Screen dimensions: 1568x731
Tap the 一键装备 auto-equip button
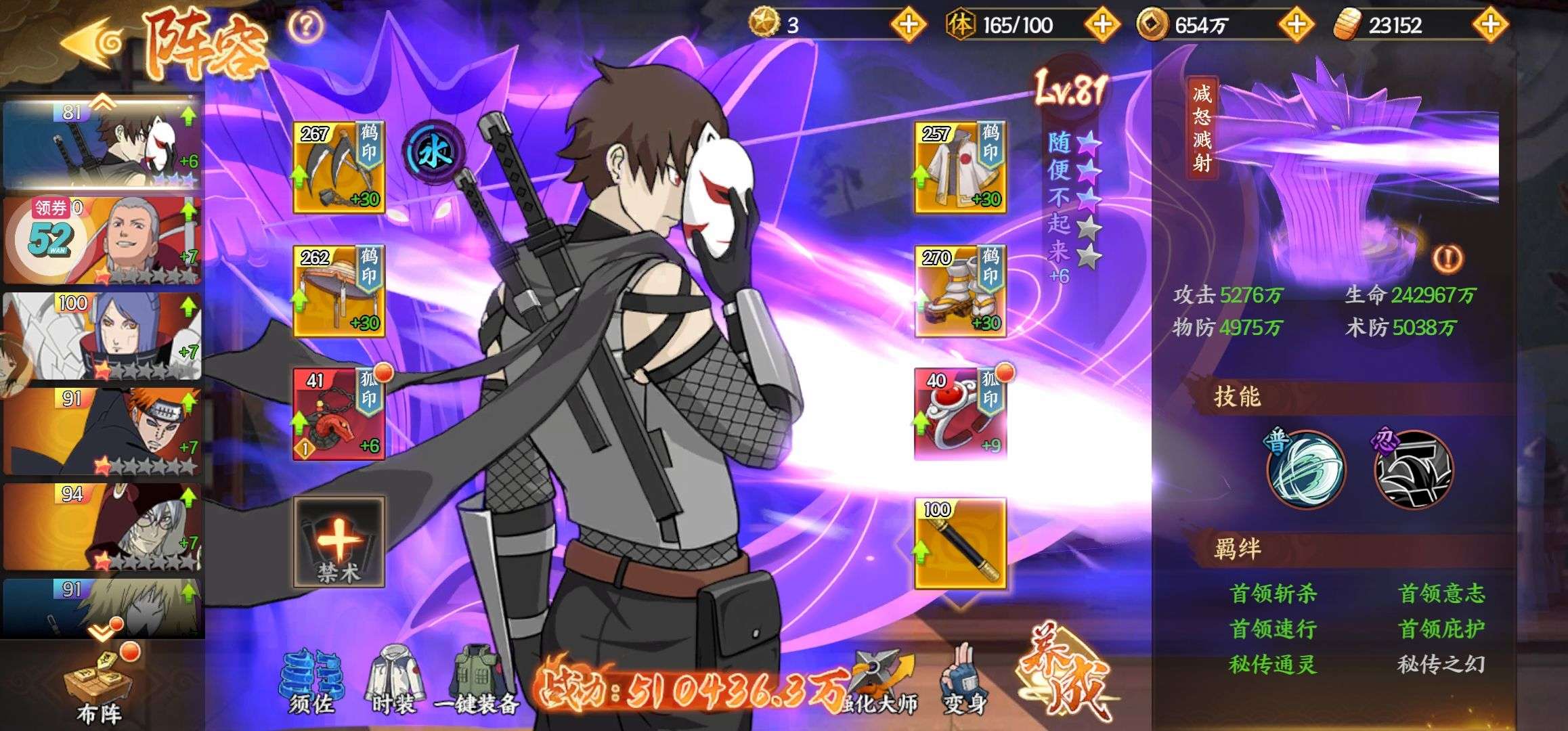coord(478,684)
